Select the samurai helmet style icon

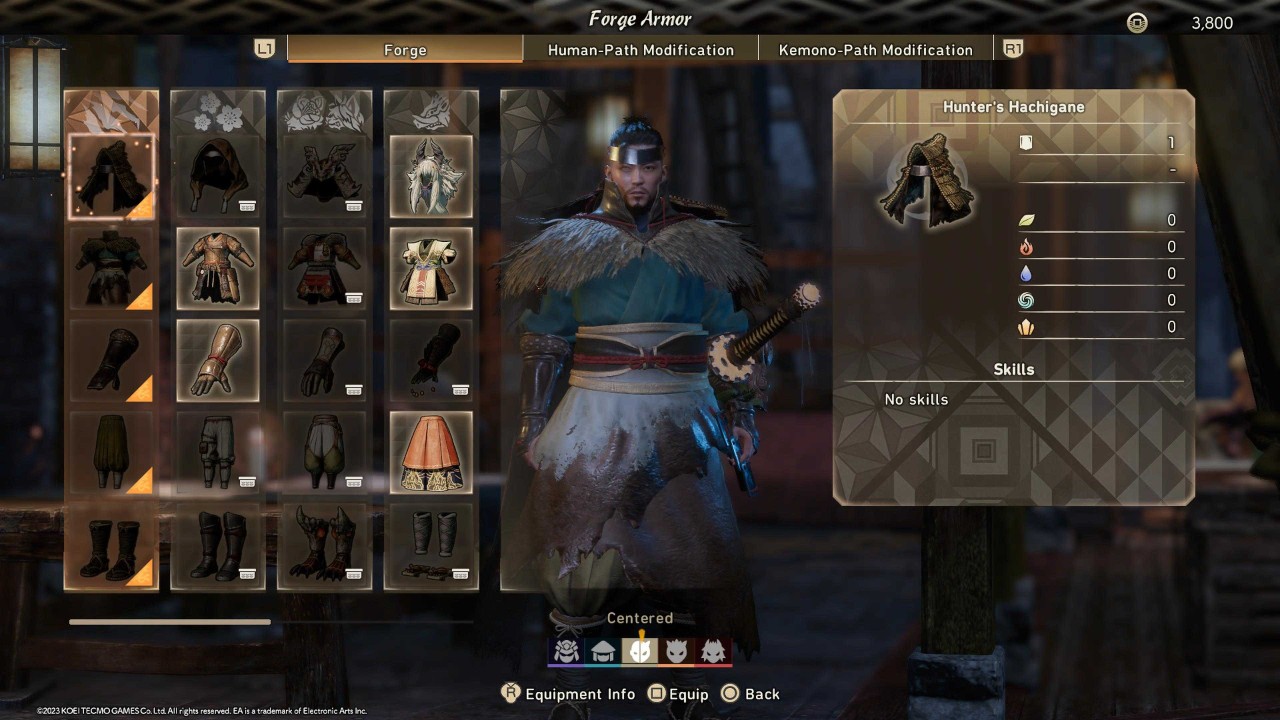coord(567,650)
